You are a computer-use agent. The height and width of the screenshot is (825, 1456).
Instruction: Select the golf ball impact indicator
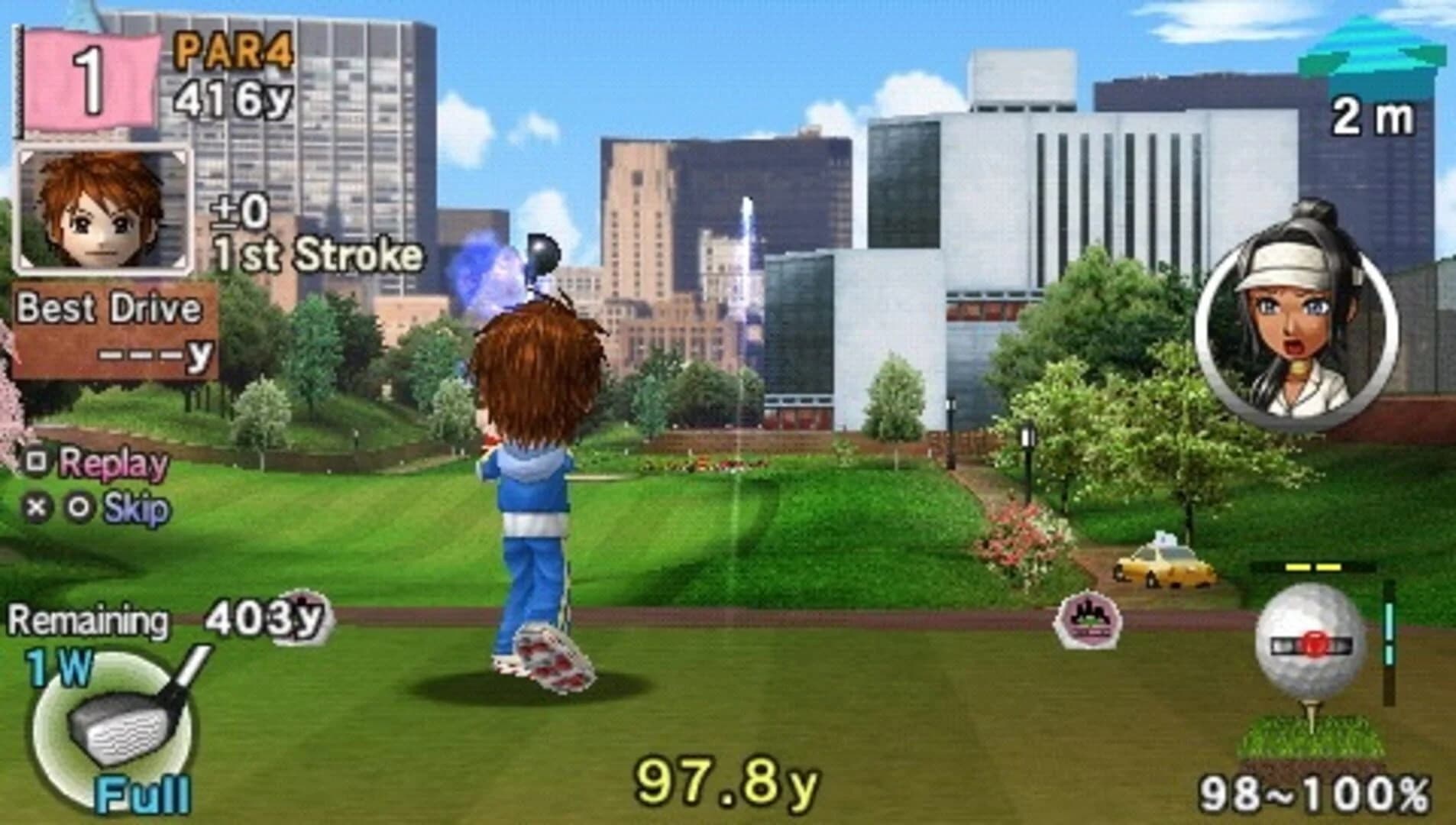(1315, 646)
